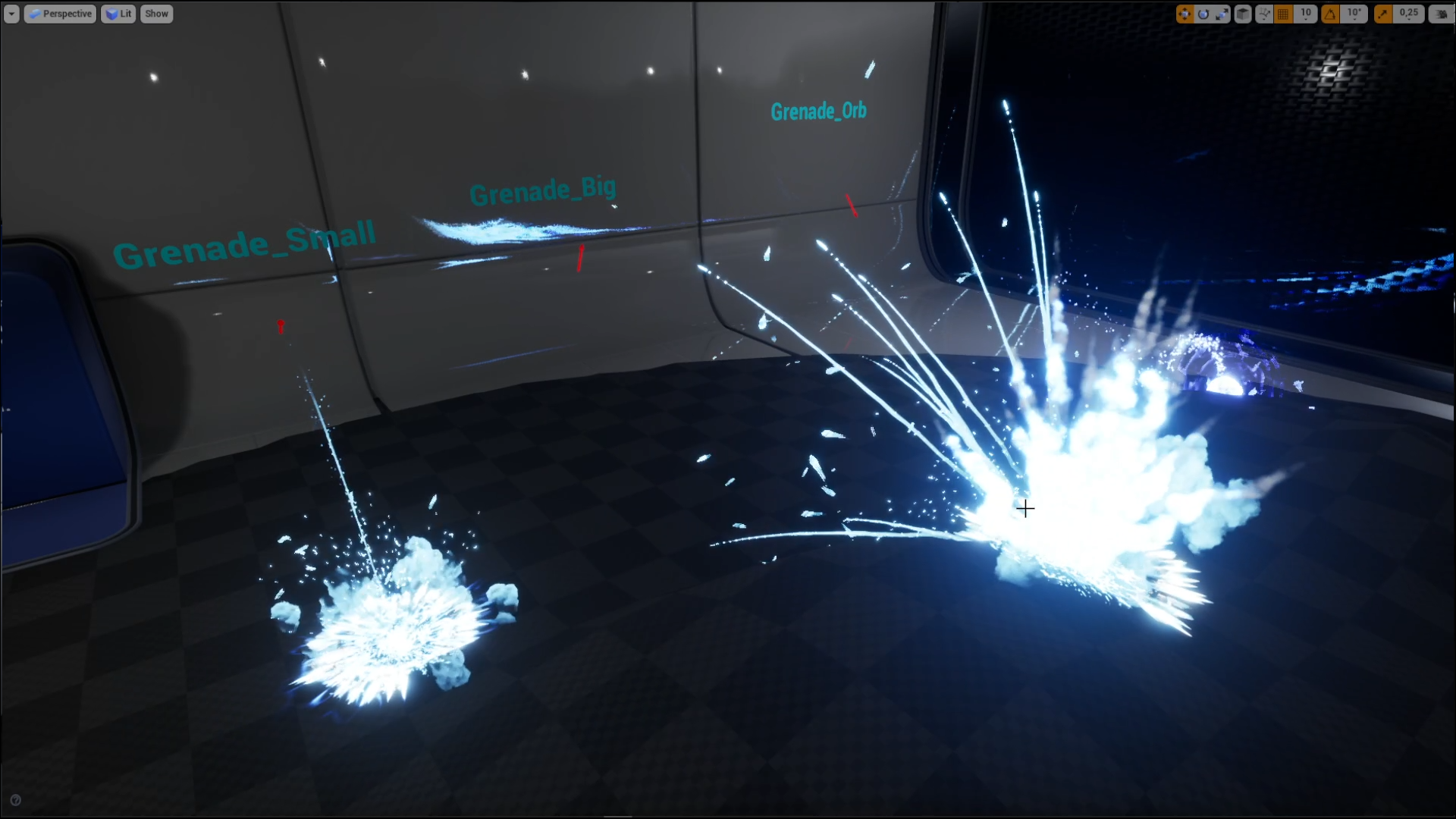Open the Show flags menu
The width and height of the screenshot is (1456, 819).
[x=156, y=13]
